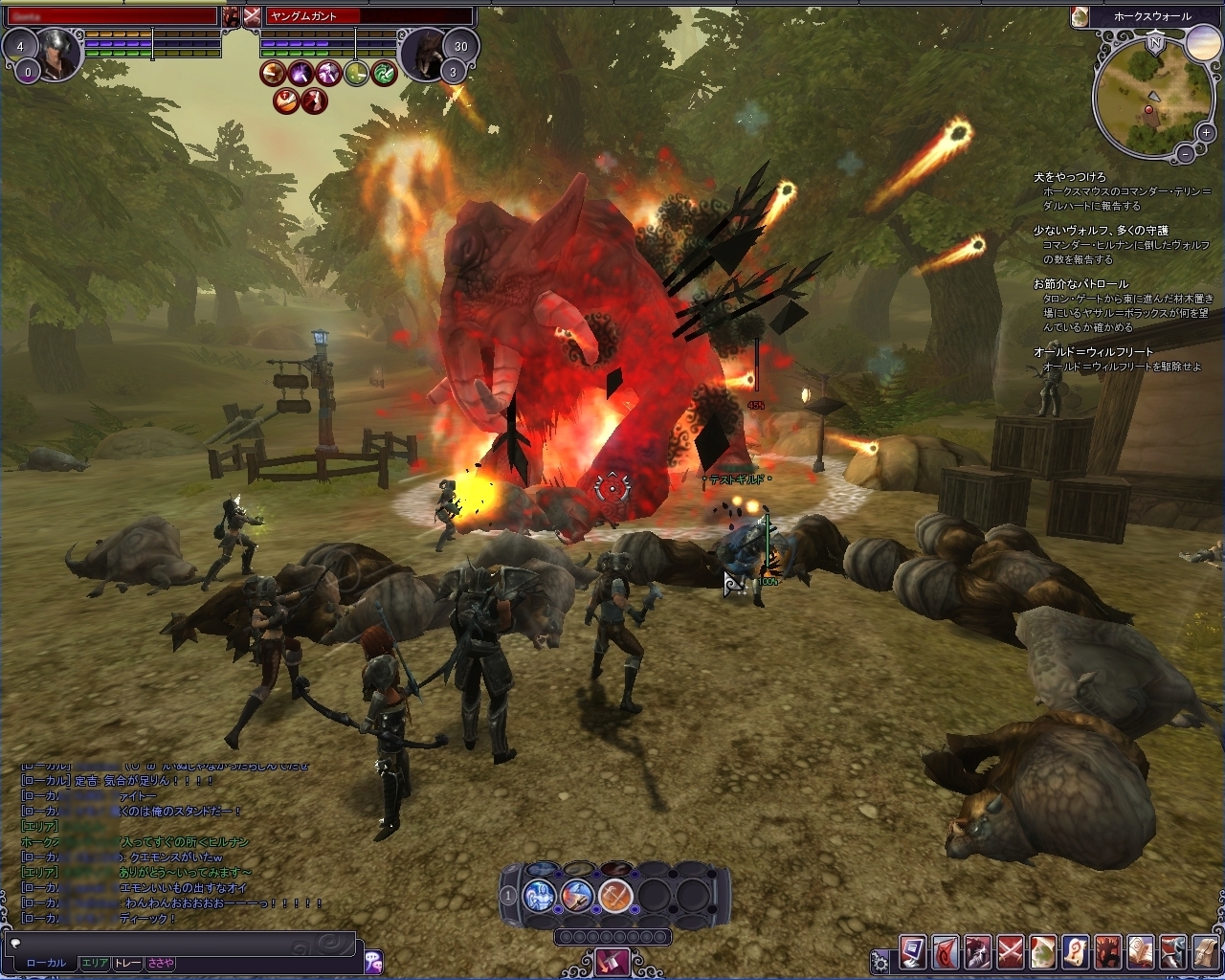Zoom out the minimap with minus button

click(1185, 153)
